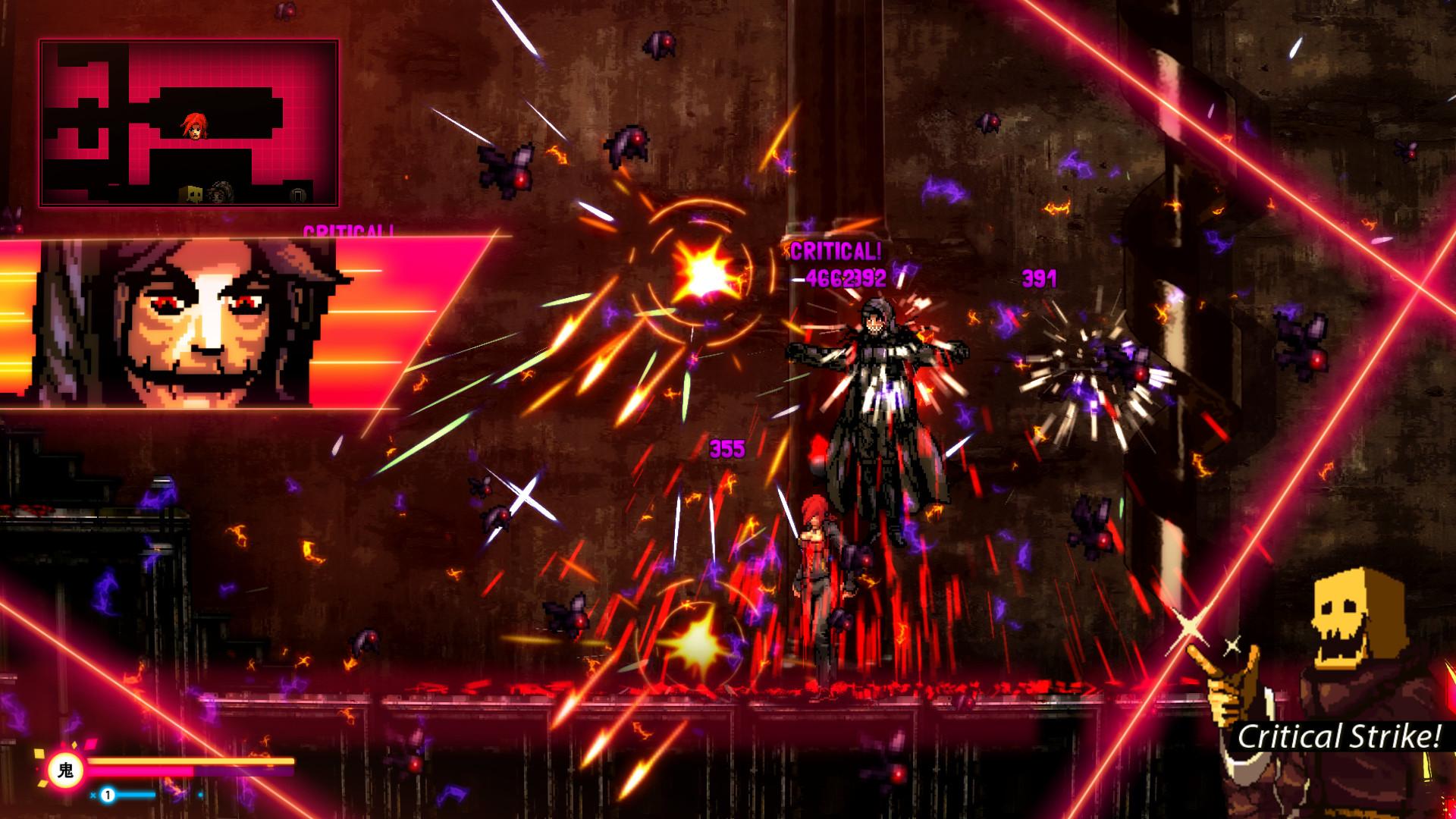
Task: Click the oni kanji emblem beside the health bar
Action: 66,771
